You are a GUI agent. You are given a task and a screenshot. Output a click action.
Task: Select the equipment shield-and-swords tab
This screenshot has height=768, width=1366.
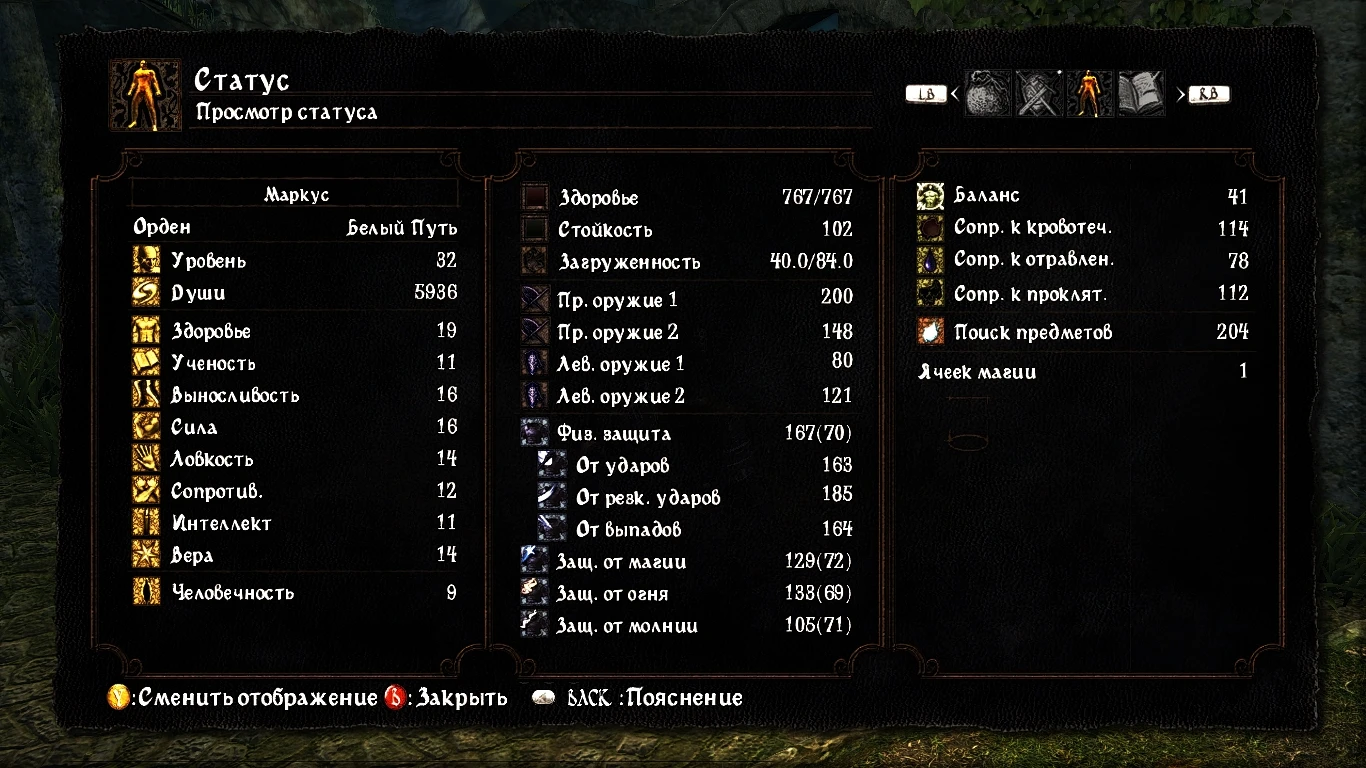click(1038, 93)
